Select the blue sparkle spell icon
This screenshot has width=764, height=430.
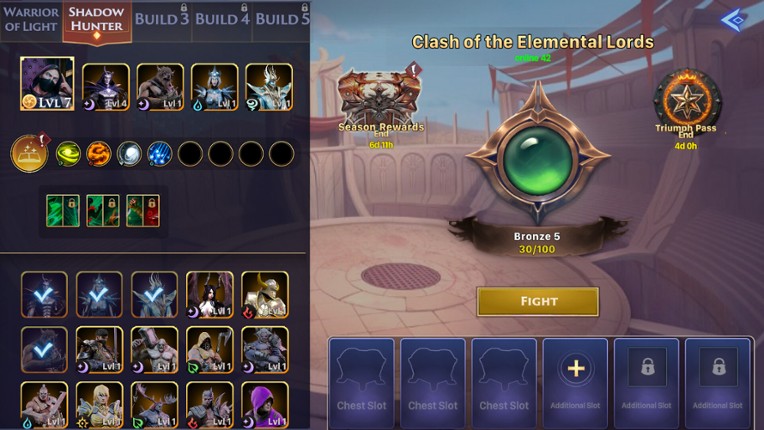pos(159,154)
